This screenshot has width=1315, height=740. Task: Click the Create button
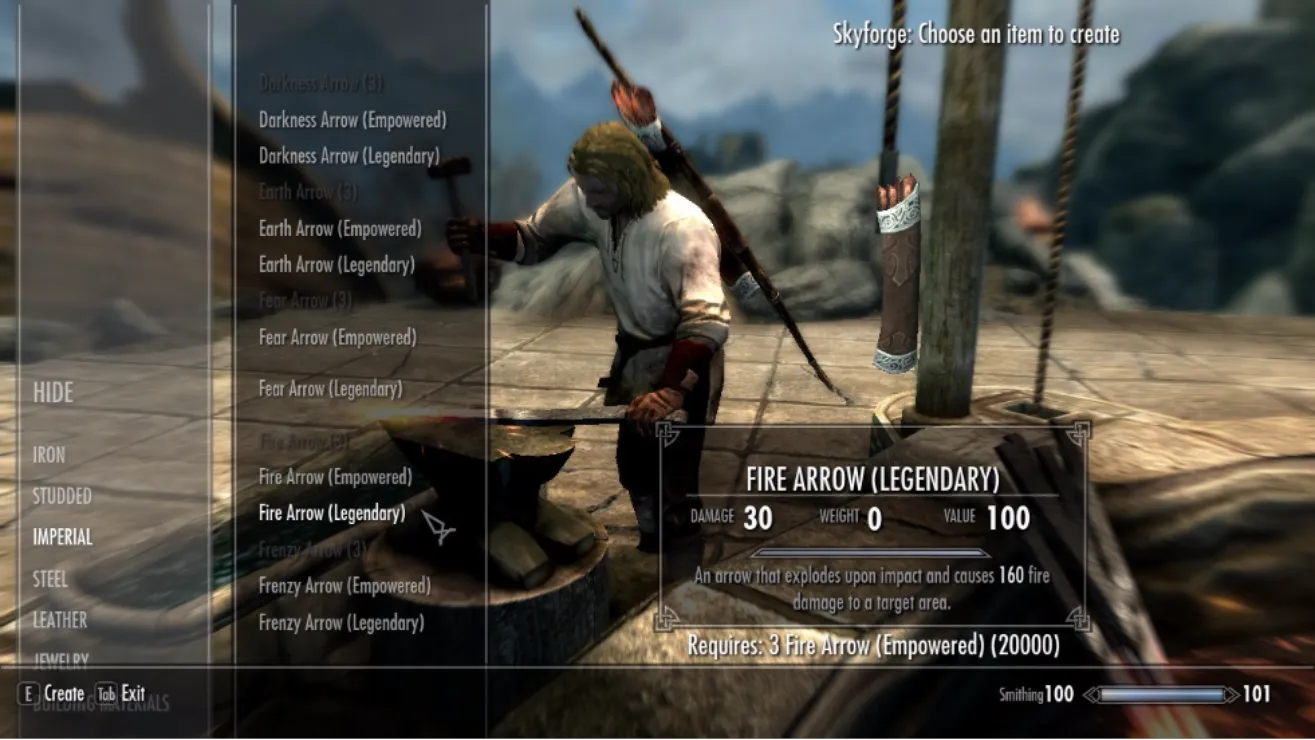coord(52,693)
